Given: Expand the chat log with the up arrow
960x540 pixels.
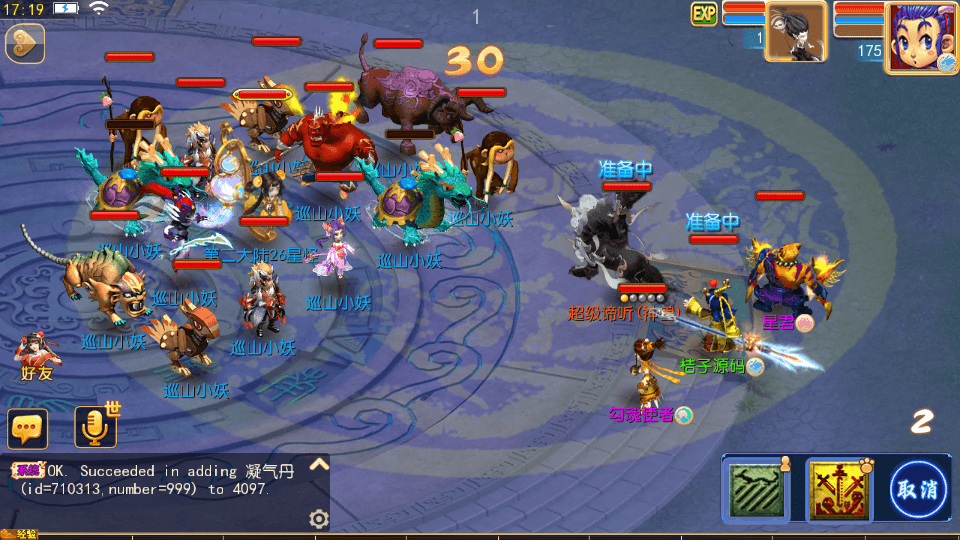Looking at the screenshot, I should click(319, 464).
